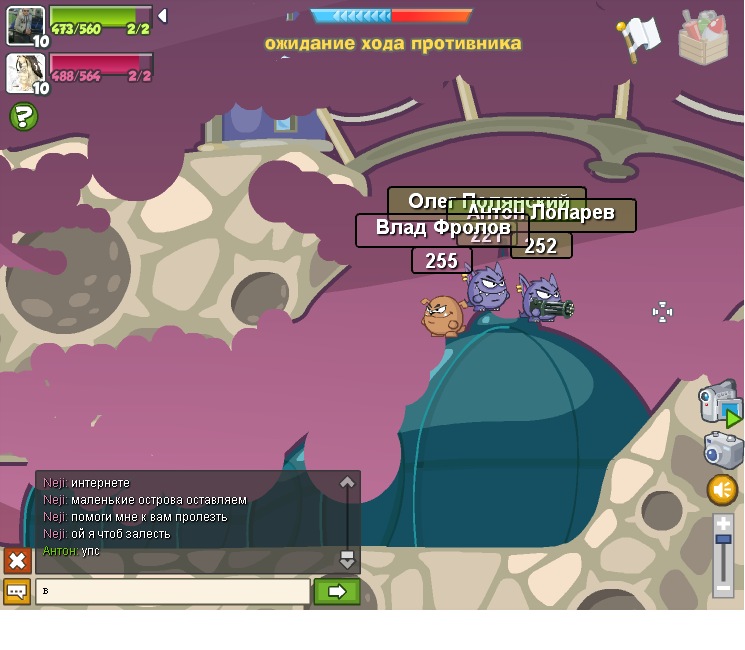Select the pink team player avatar
This screenshot has height=650, width=745.
click(x=25, y=72)
